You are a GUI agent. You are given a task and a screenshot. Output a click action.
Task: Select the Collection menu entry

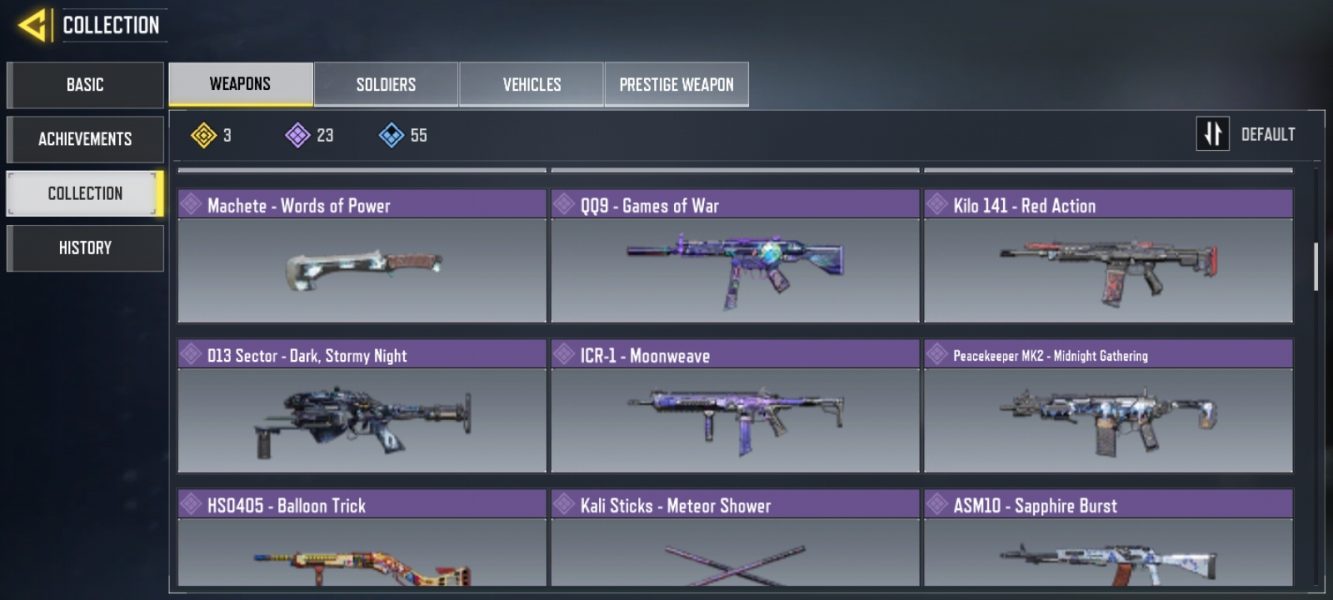point(85,193)
